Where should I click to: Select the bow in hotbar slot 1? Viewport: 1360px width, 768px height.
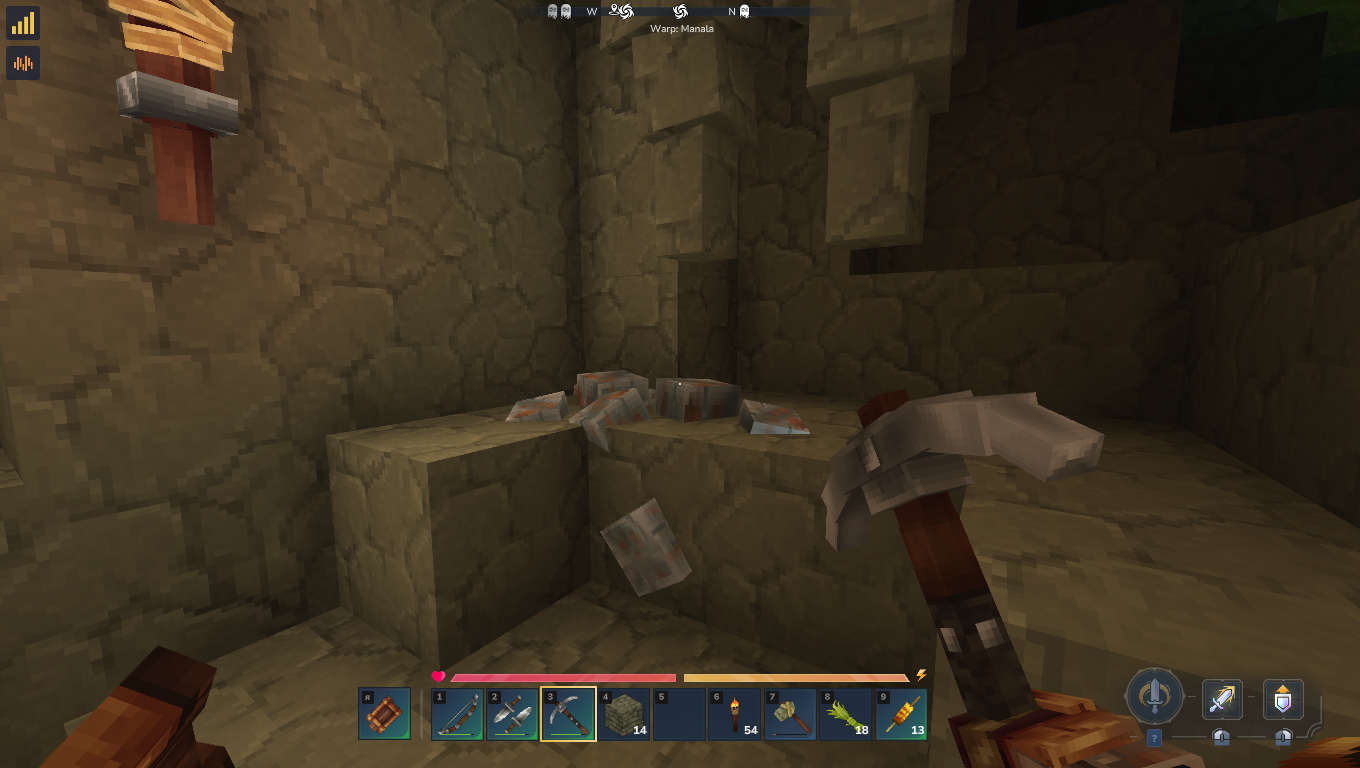coord(457,714)
